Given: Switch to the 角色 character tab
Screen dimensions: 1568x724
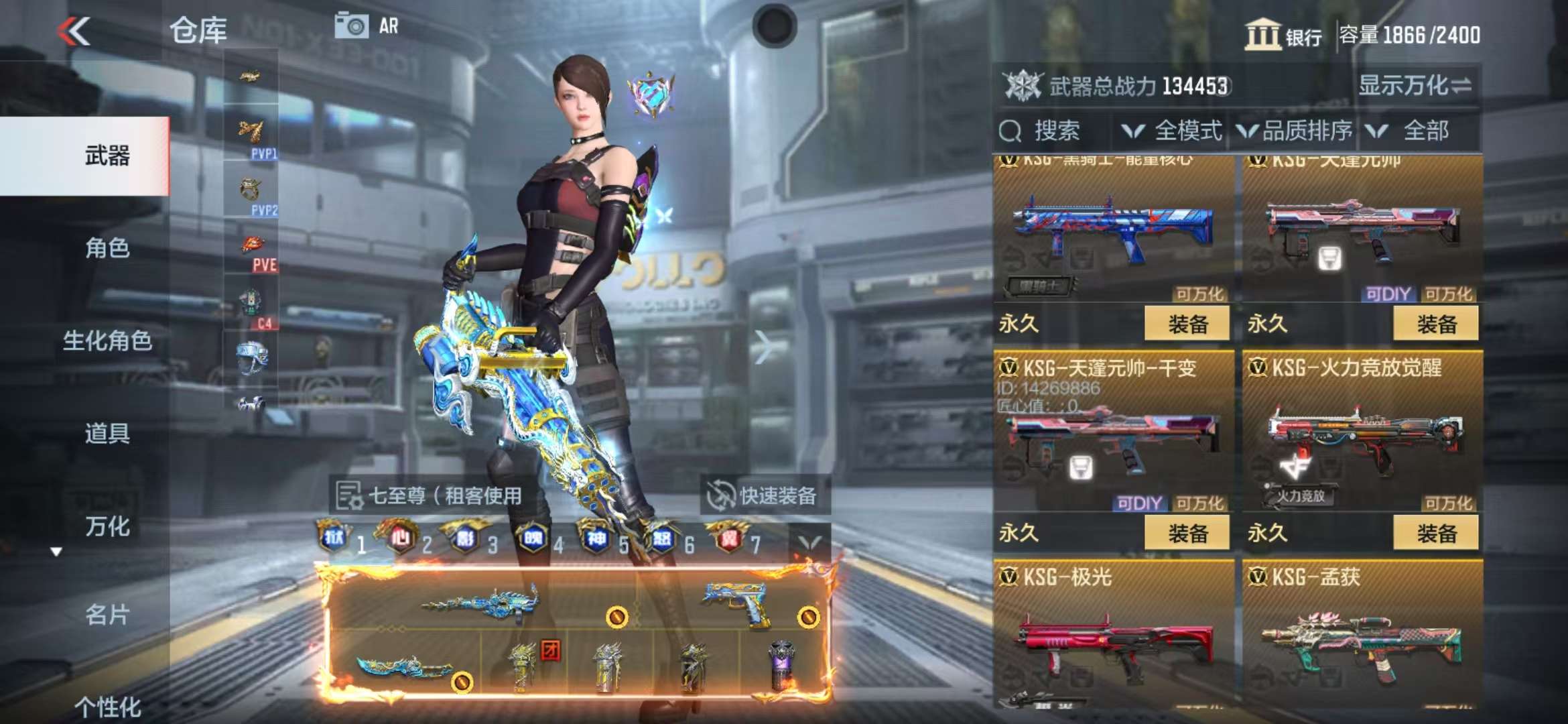Looking at the screenshot, I should pyautogui.click(x=107, y=248).
